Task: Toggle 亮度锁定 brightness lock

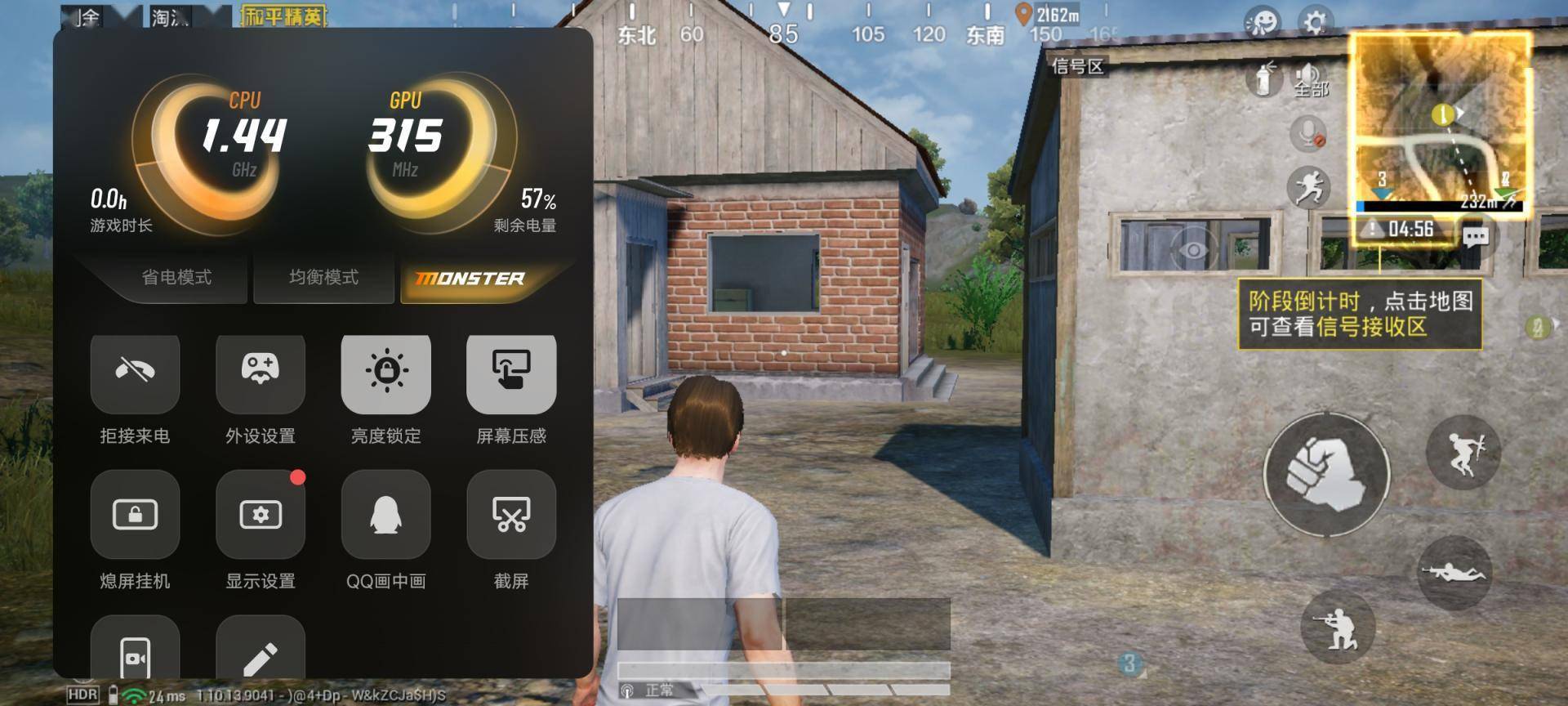Action: coord(385,372)
